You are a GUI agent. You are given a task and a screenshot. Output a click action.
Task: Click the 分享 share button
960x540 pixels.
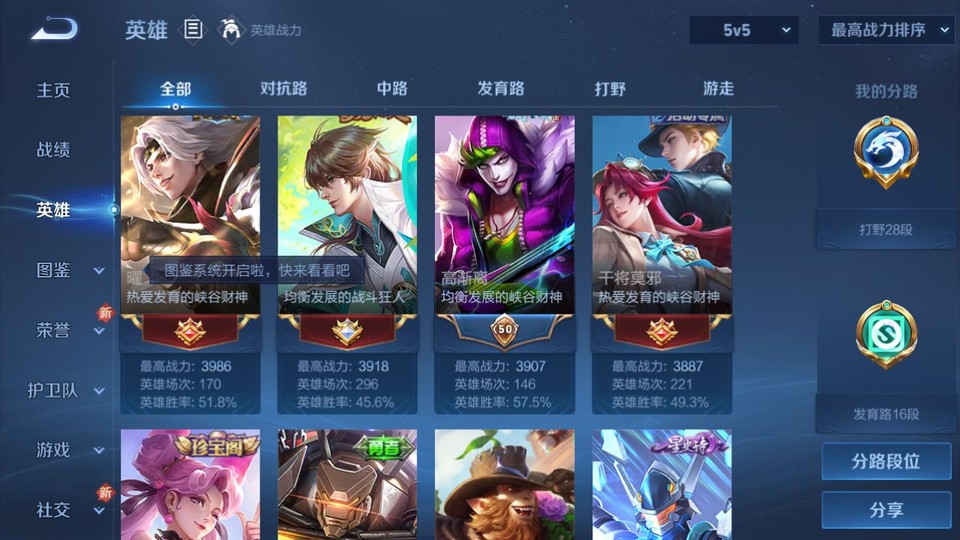click(x=886, y=510)
